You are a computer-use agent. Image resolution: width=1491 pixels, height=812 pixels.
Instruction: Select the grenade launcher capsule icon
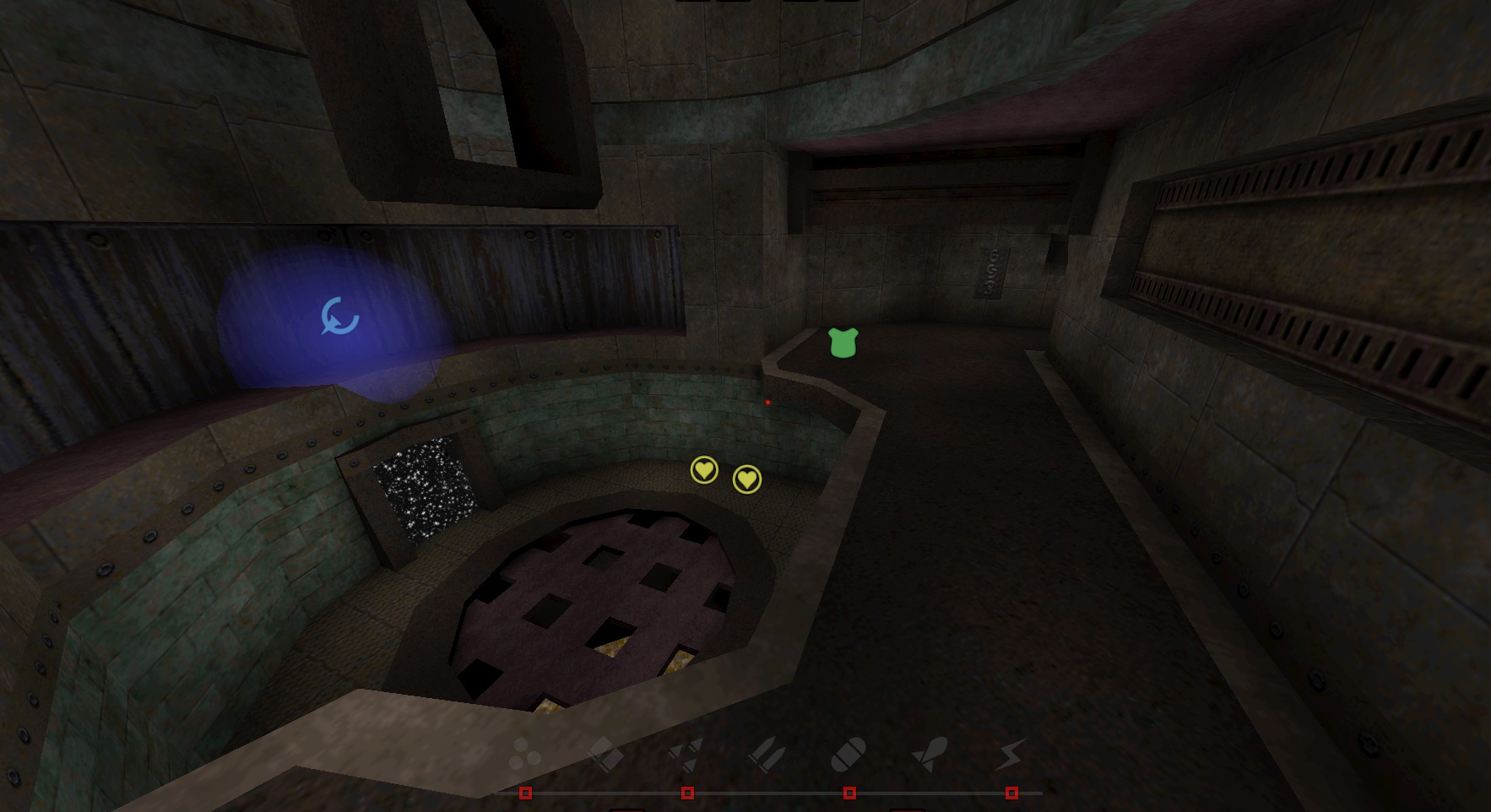848,753
